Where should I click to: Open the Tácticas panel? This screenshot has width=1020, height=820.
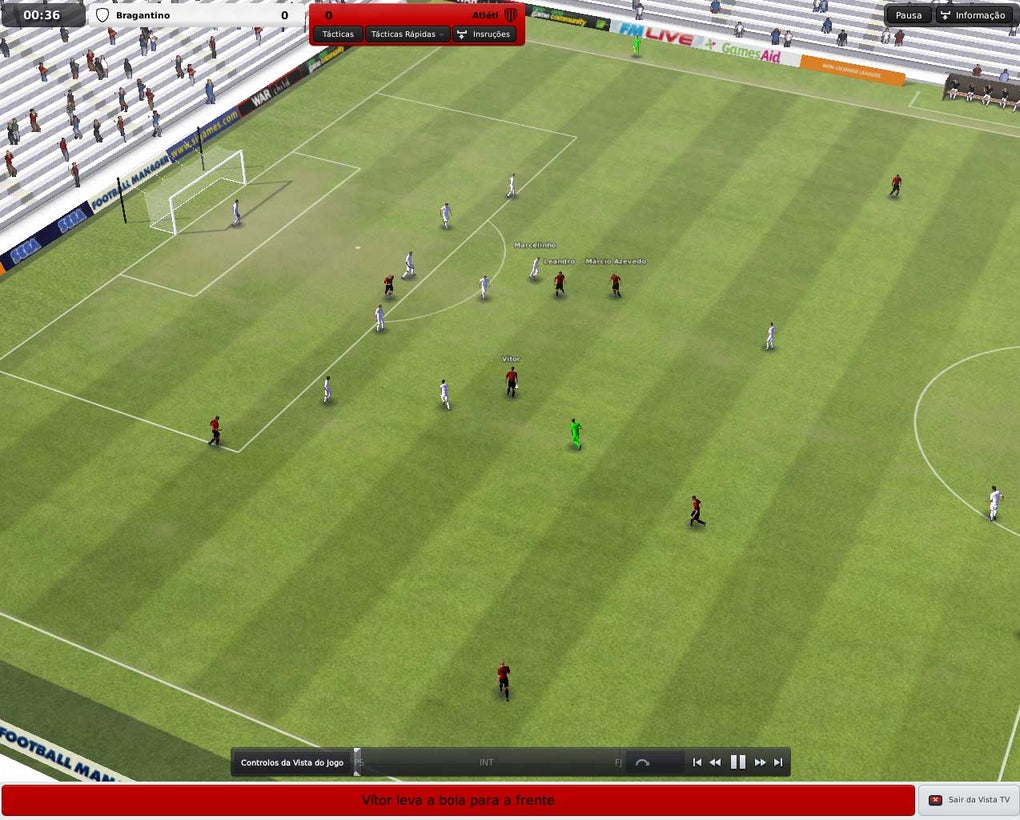[338, 34]
